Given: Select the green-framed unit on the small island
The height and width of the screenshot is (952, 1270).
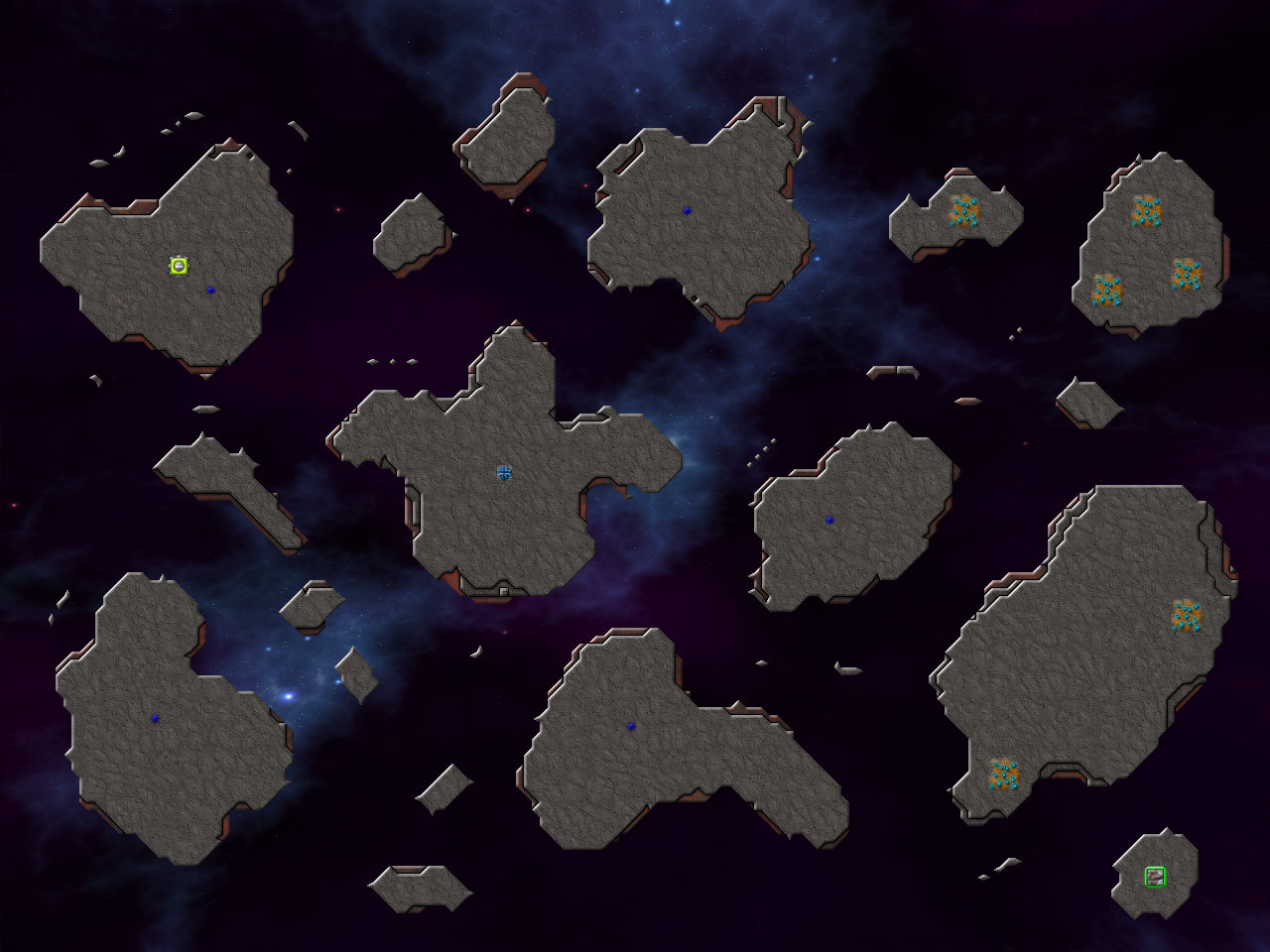Looking at the screenshot, I should 1154,877.
